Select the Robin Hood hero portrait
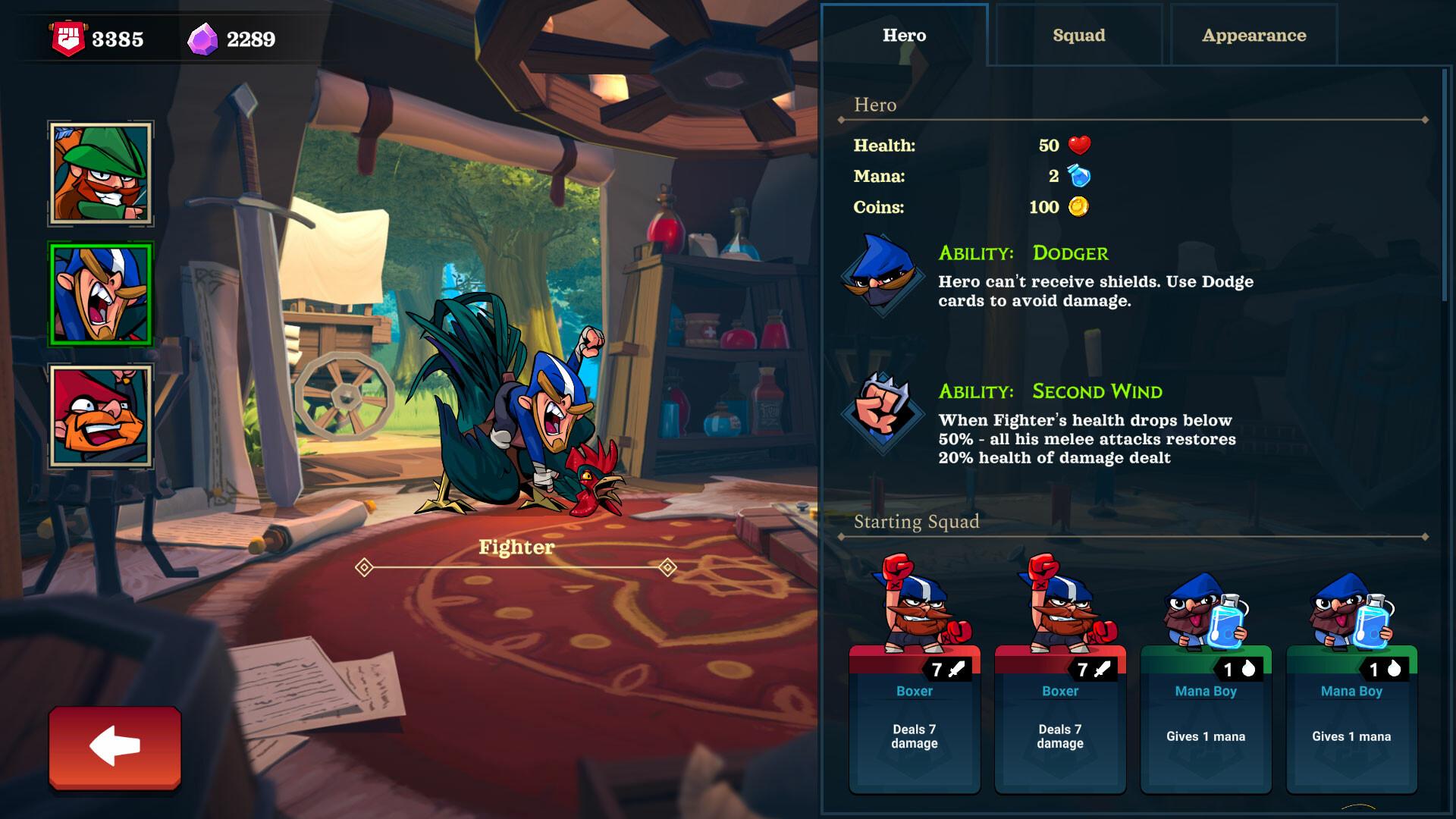This screenshot has width=1456, height=819. point(100,174)
